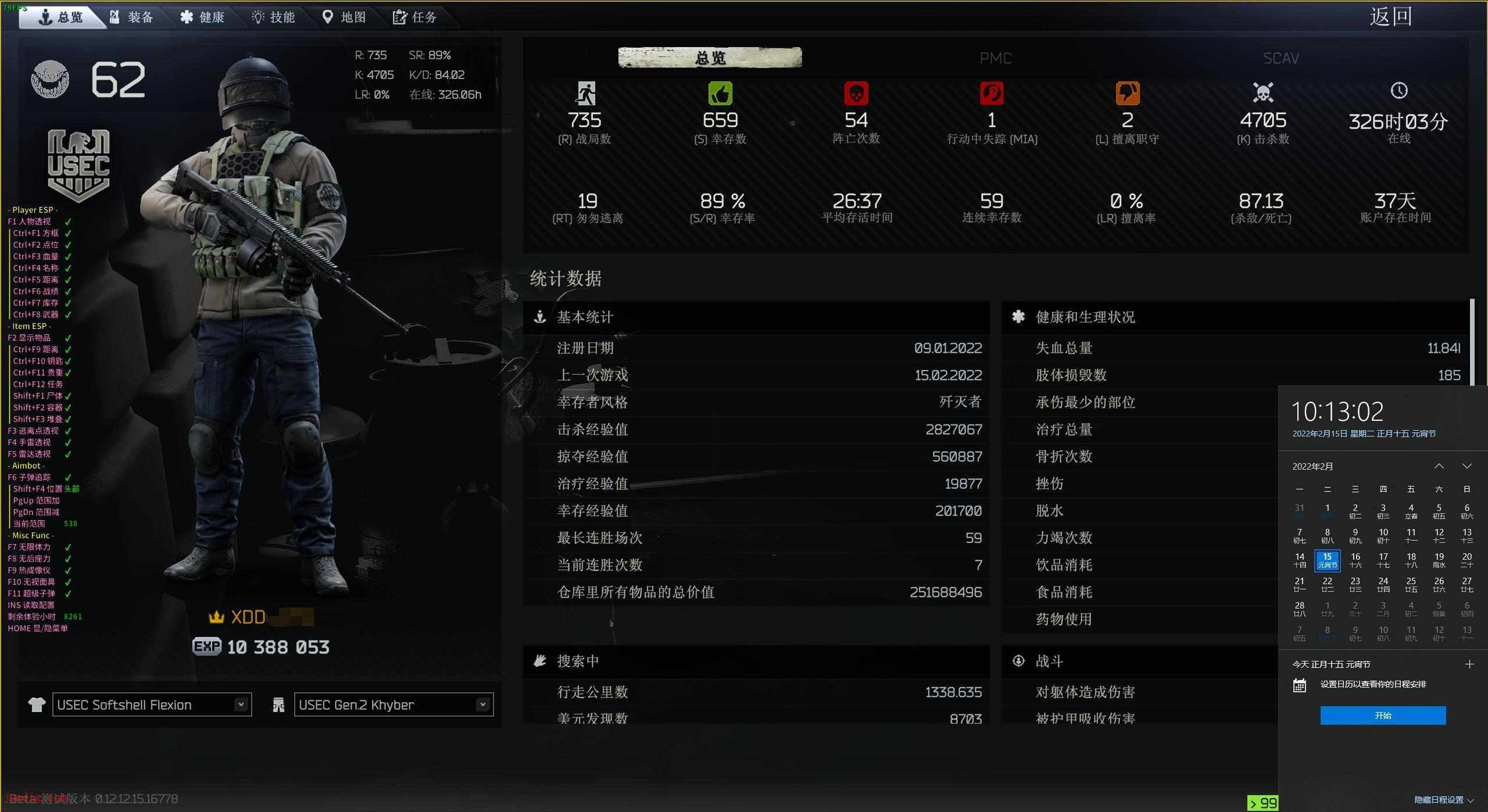This screenshot has height=812, width=1488.
Task: Click the 开始 button in calendar flyout
Action: 1383,716
